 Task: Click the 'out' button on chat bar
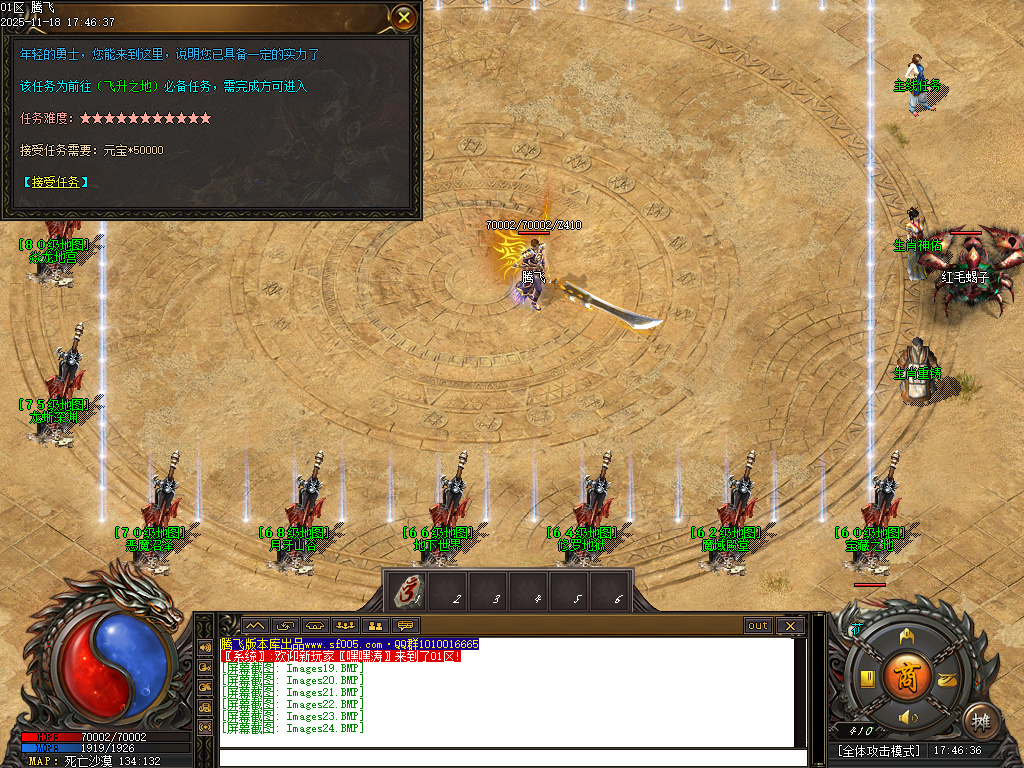758,626
